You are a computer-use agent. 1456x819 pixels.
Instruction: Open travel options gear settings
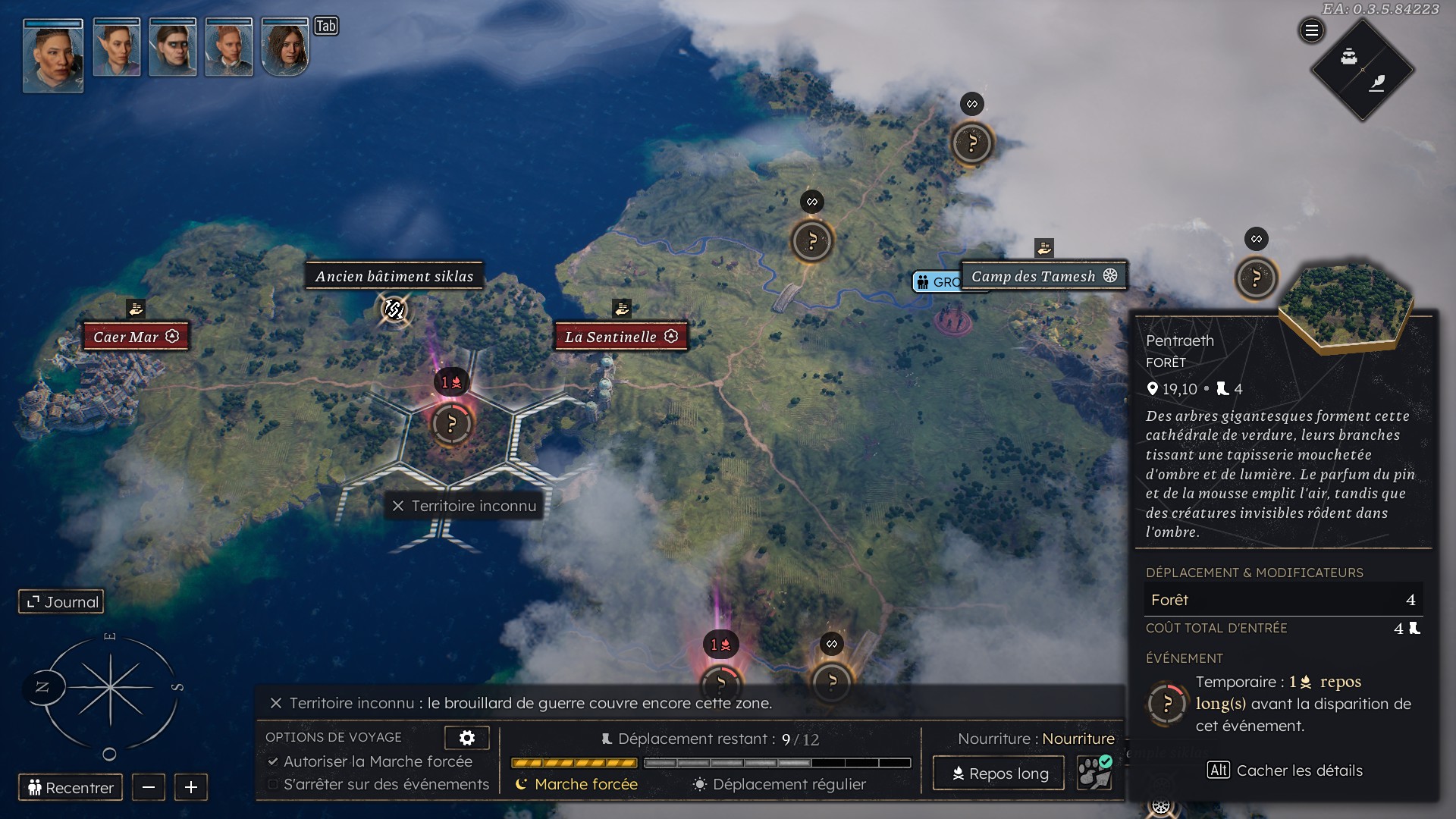(466, 738)
